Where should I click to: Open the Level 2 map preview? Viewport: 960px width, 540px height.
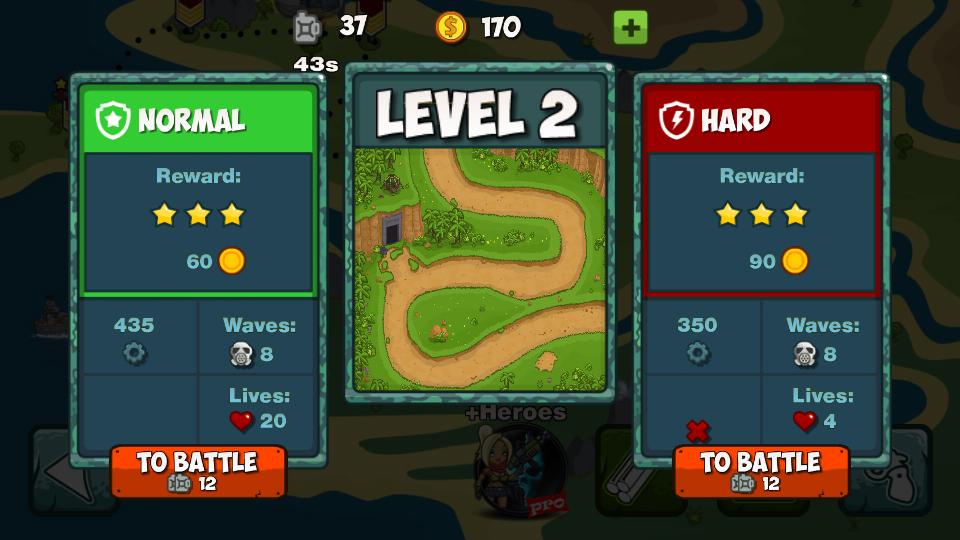[x=480, y=270]
